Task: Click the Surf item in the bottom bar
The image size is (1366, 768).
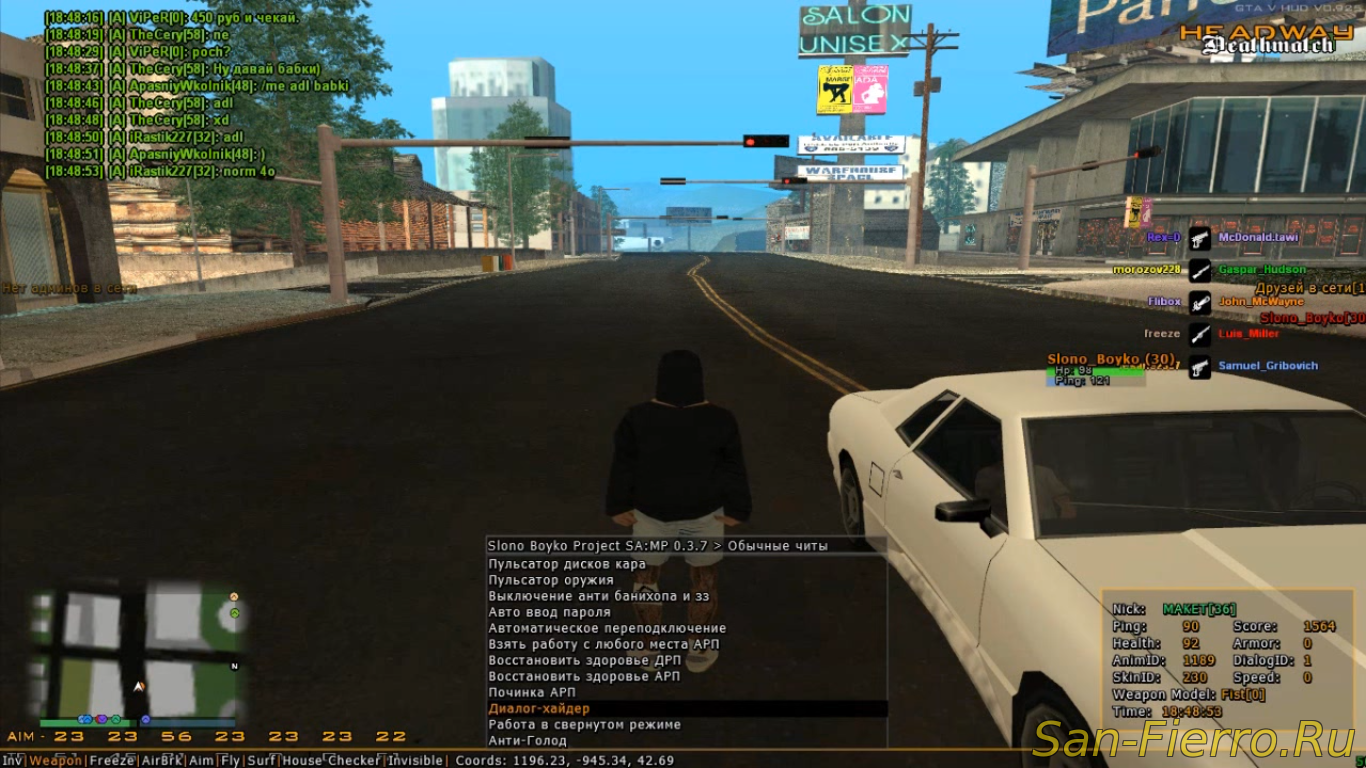Action: point(262,761)
